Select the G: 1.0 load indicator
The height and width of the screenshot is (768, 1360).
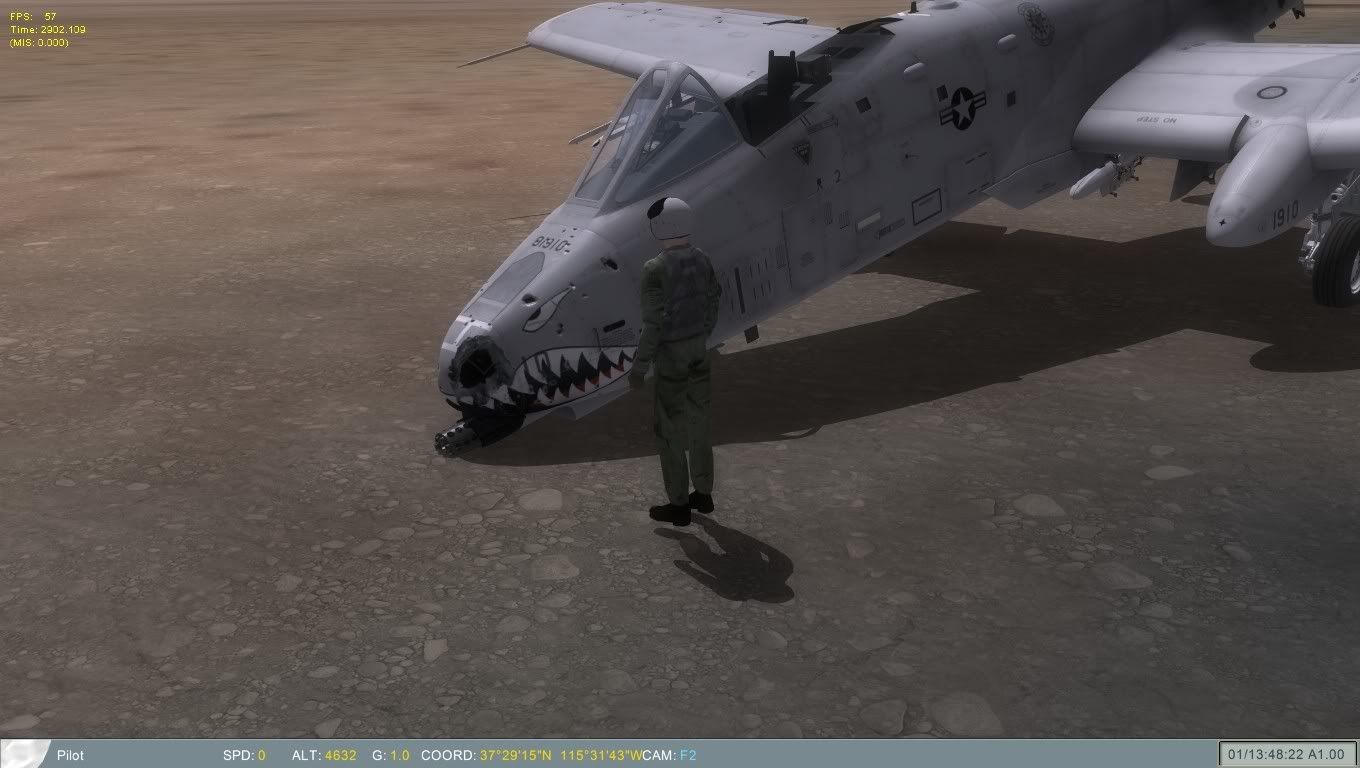(392, 756)
